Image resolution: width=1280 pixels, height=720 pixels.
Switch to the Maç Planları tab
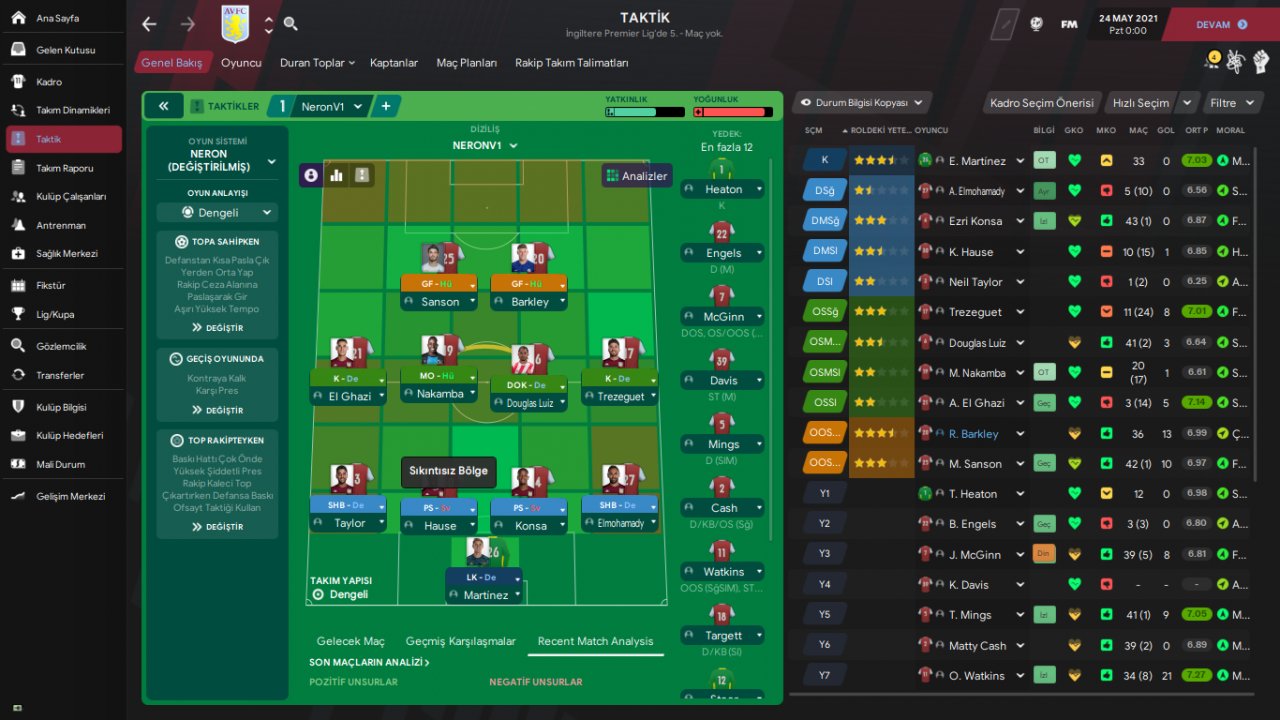click(x=466, y=63)
